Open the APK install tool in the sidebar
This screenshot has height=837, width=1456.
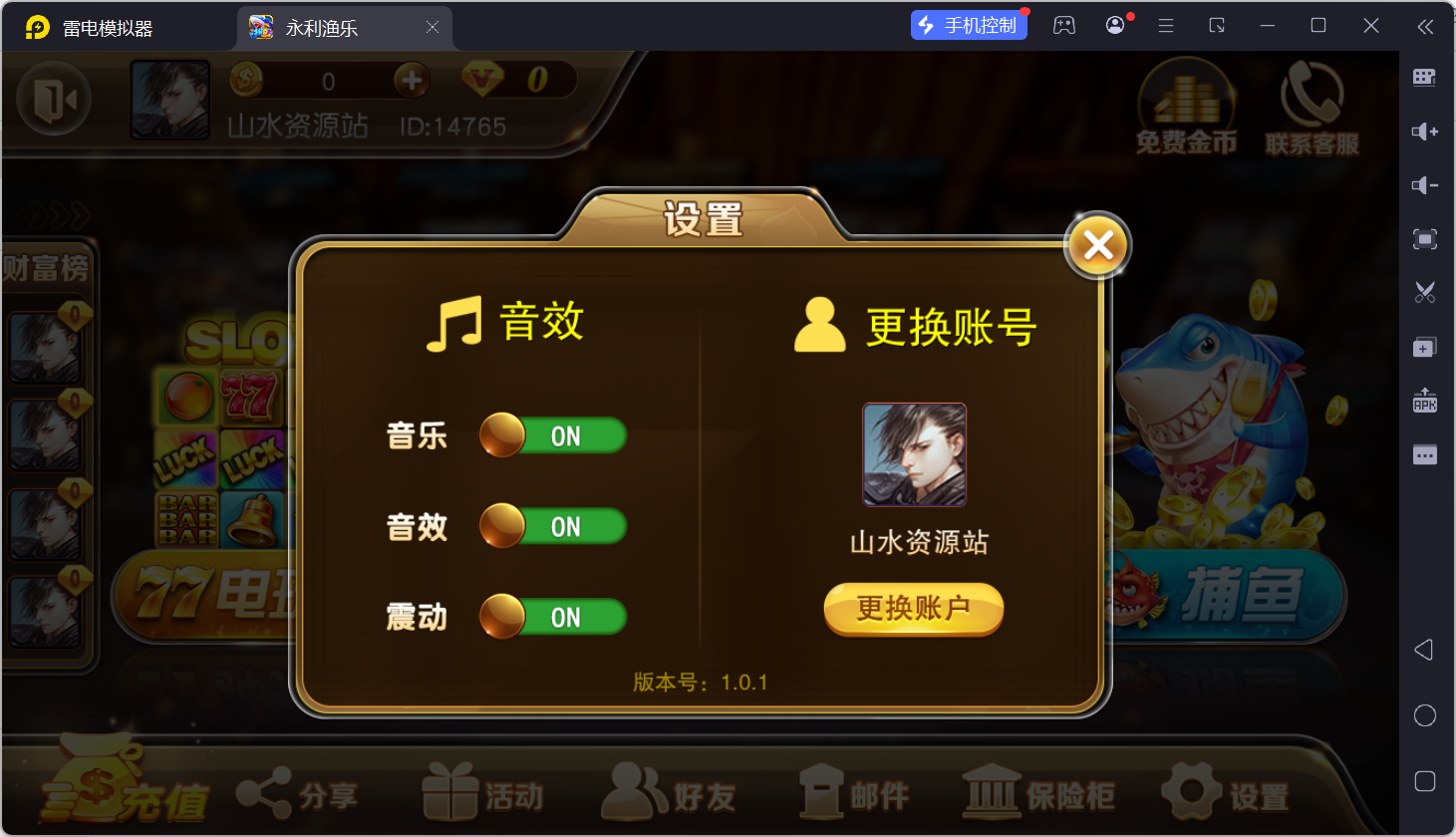[x=1424, y=400]
